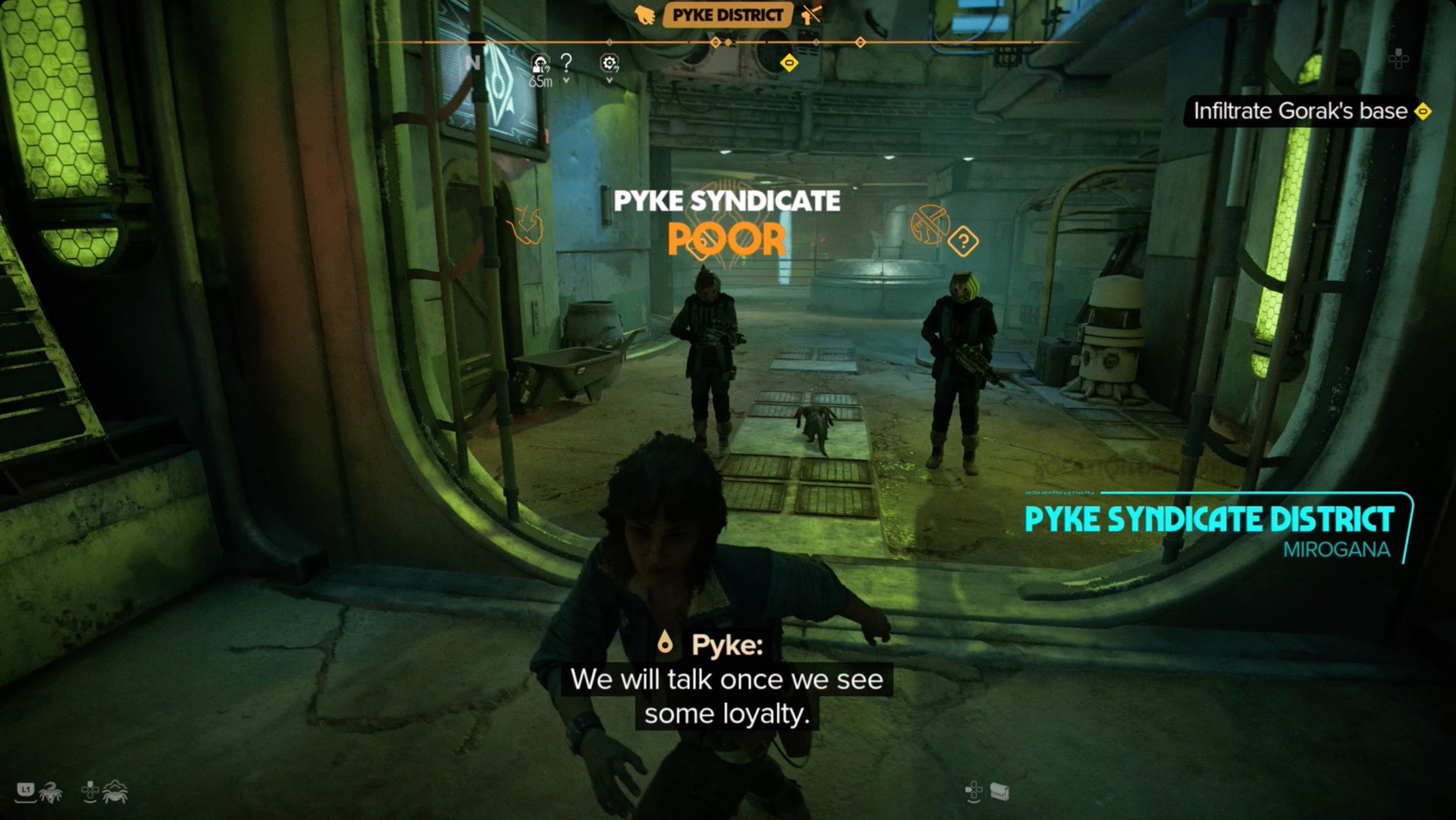This screenshot has height=820, width=1456.
Task: Click the d-pad prompt beside the satchel icon
Action: point(974,790)
